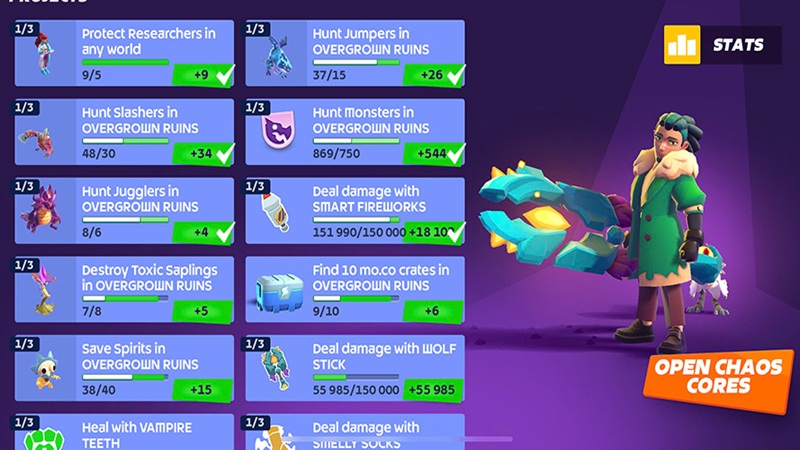Claim the +26 Hunt Jumpers reward
Image resolution: width=800 pixels, height=450 pixels.
(434, 74)
